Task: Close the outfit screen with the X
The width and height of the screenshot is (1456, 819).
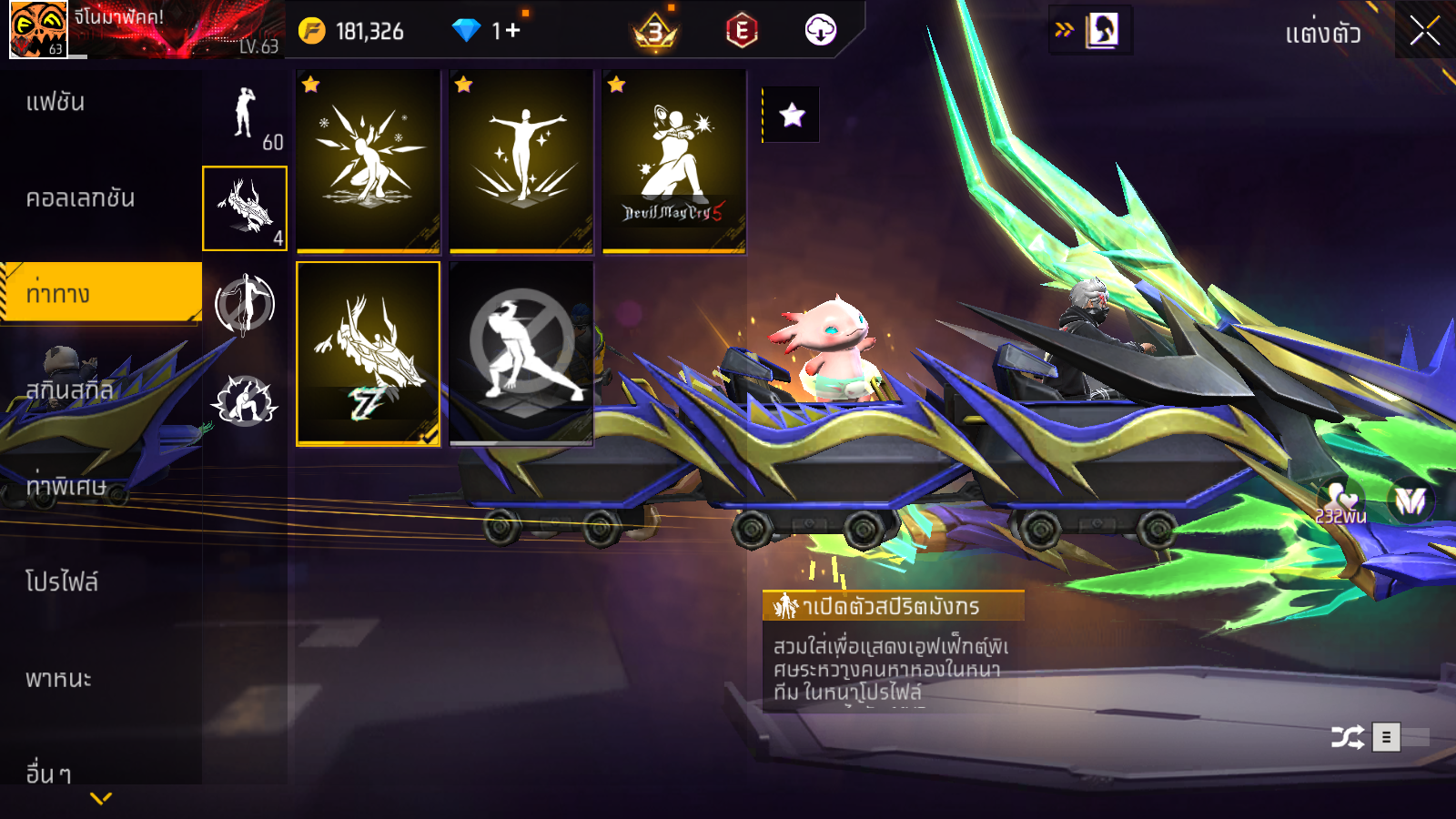Action: coord(1424,31)
